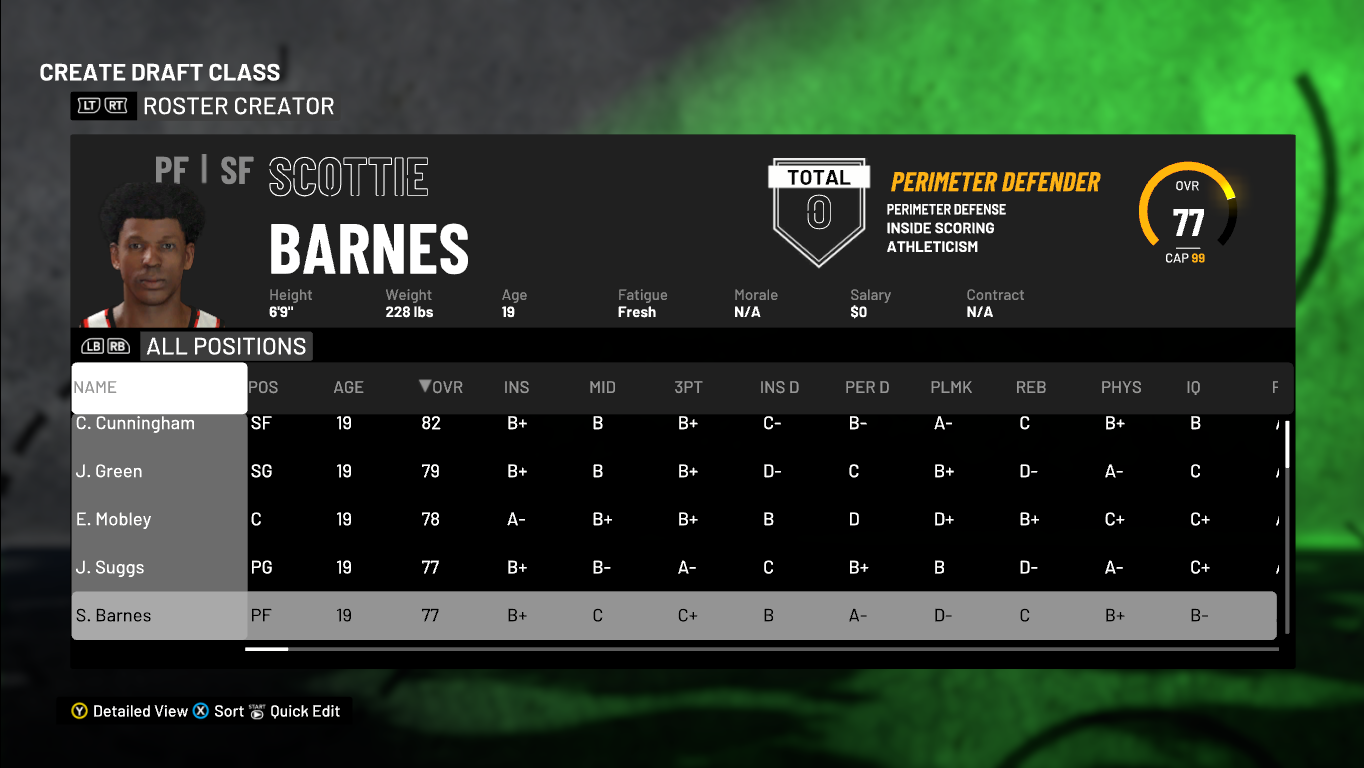Activate Quick Edit from the bottom bar

click(x=305, y=711)
